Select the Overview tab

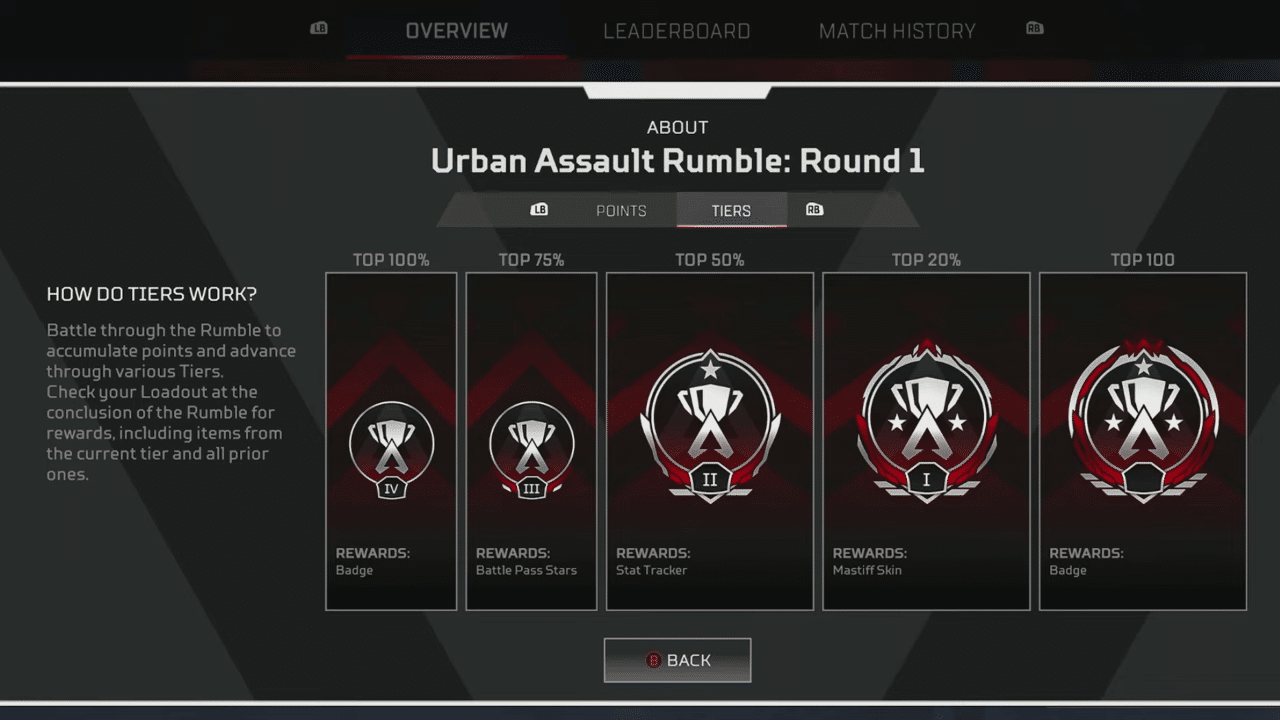click(456, 31)
